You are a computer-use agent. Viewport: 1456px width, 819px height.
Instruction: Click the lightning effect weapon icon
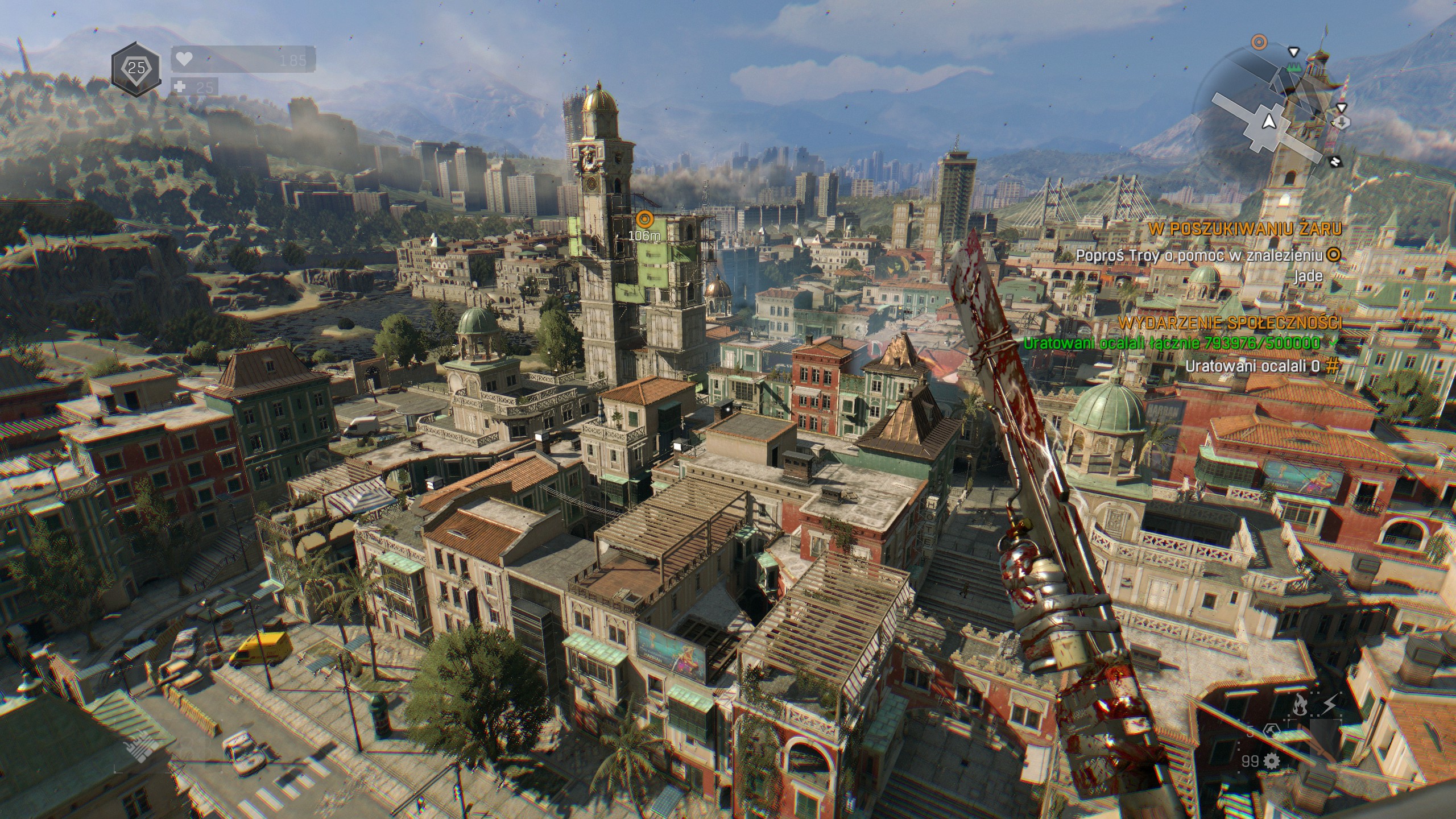1329,706
